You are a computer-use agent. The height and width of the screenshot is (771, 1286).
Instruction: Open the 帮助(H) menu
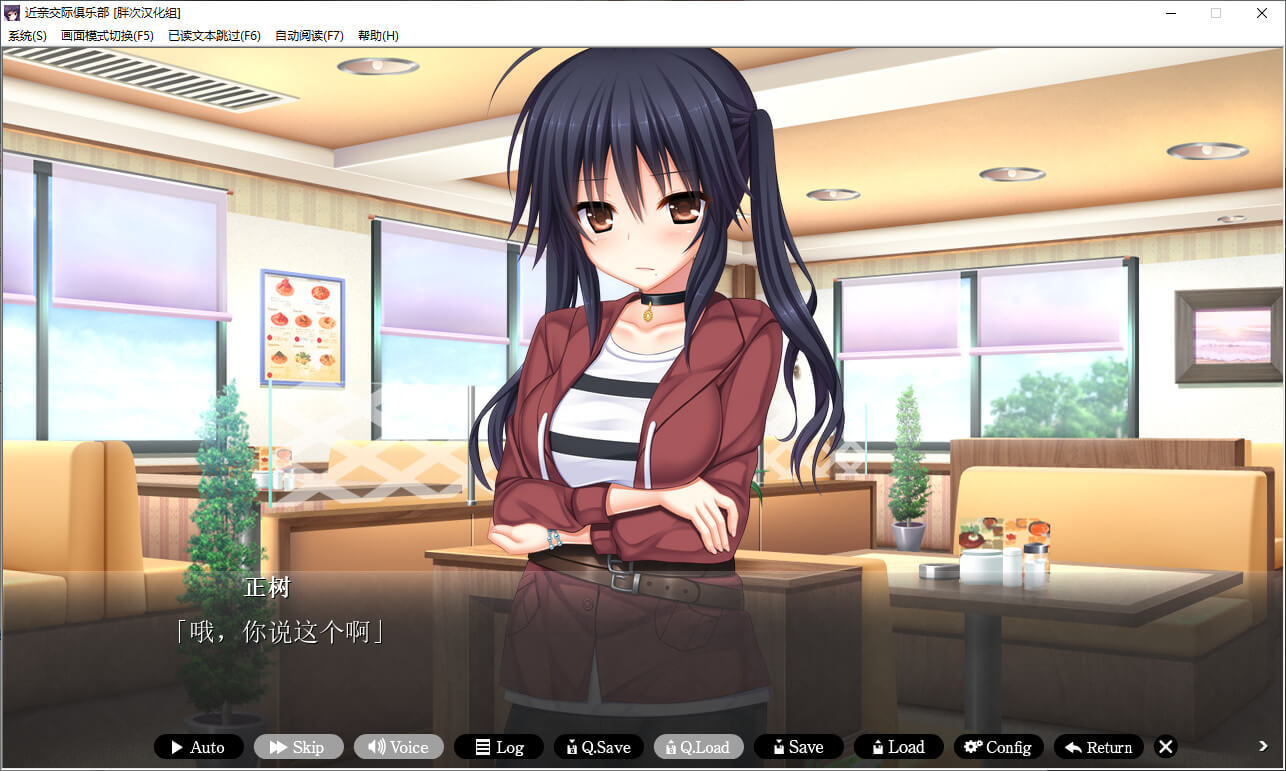pos(378,36)
